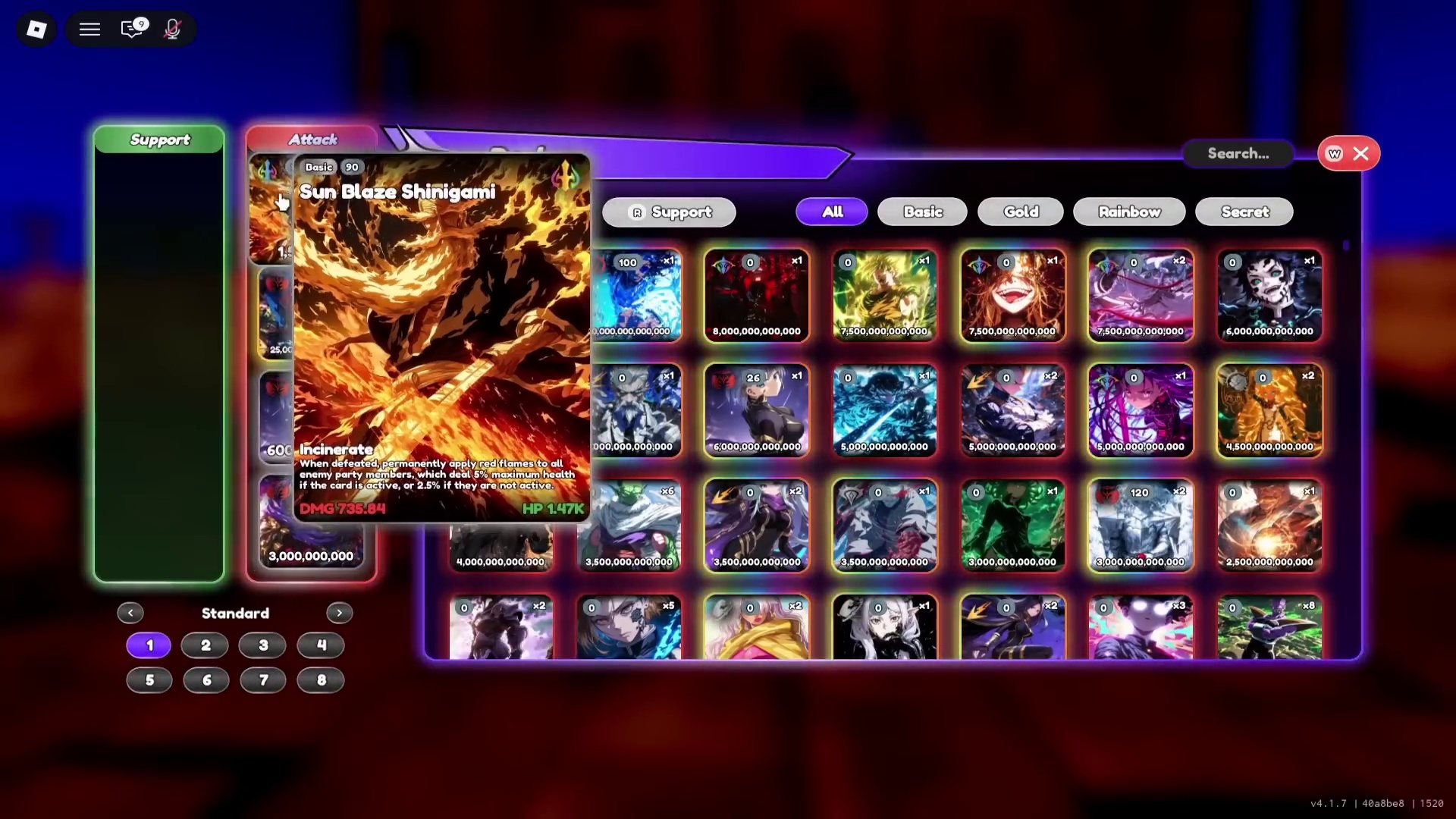Open chat via the bubble with 9 notifications
The image size is (1456, 819).
[x=132, y=29]
